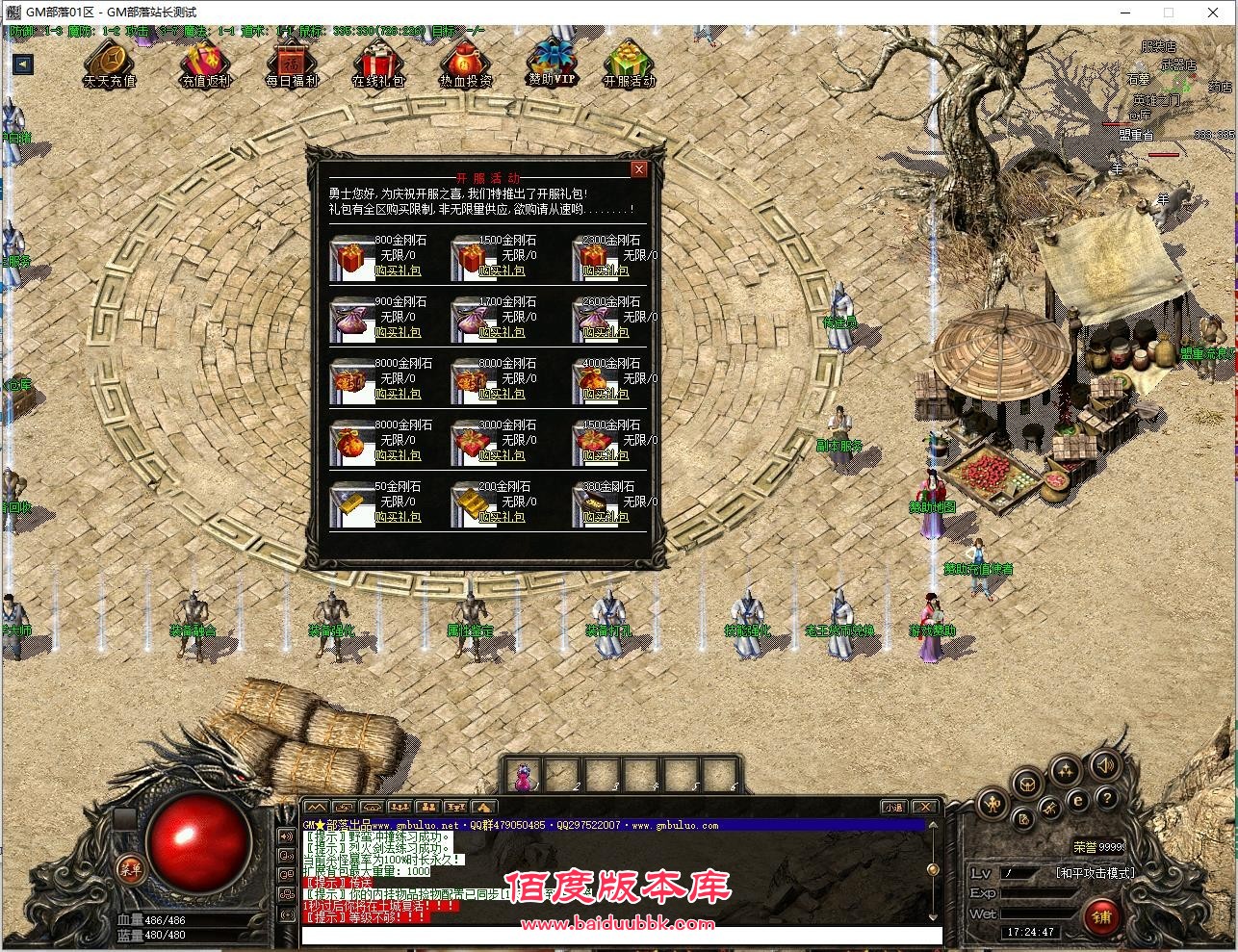Screen dimensions: 1238x952
Task: Buy the 1700金刚石 gift pack
Action: pos(502,333)
